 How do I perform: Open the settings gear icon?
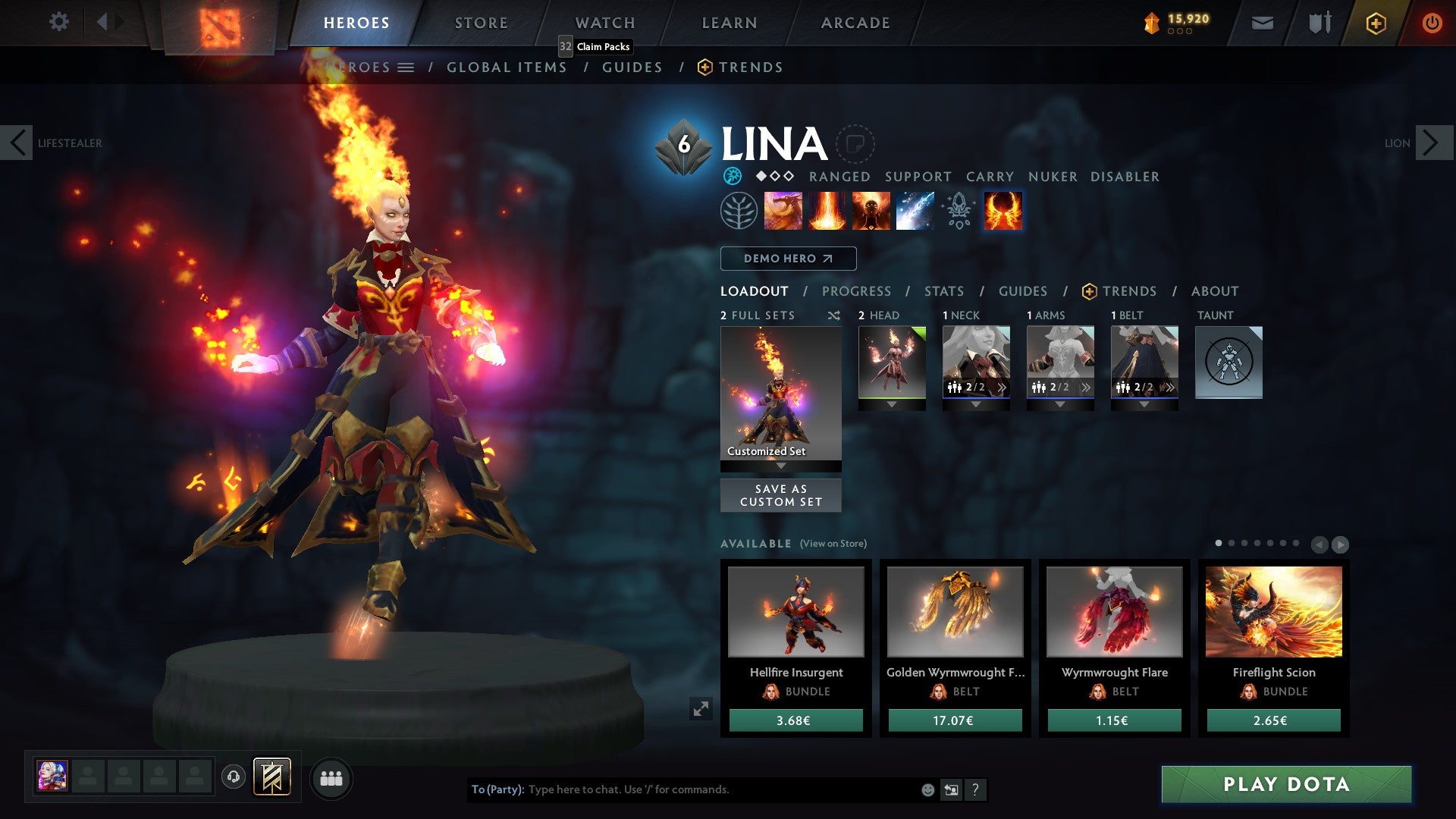click(x=58, y=22)
